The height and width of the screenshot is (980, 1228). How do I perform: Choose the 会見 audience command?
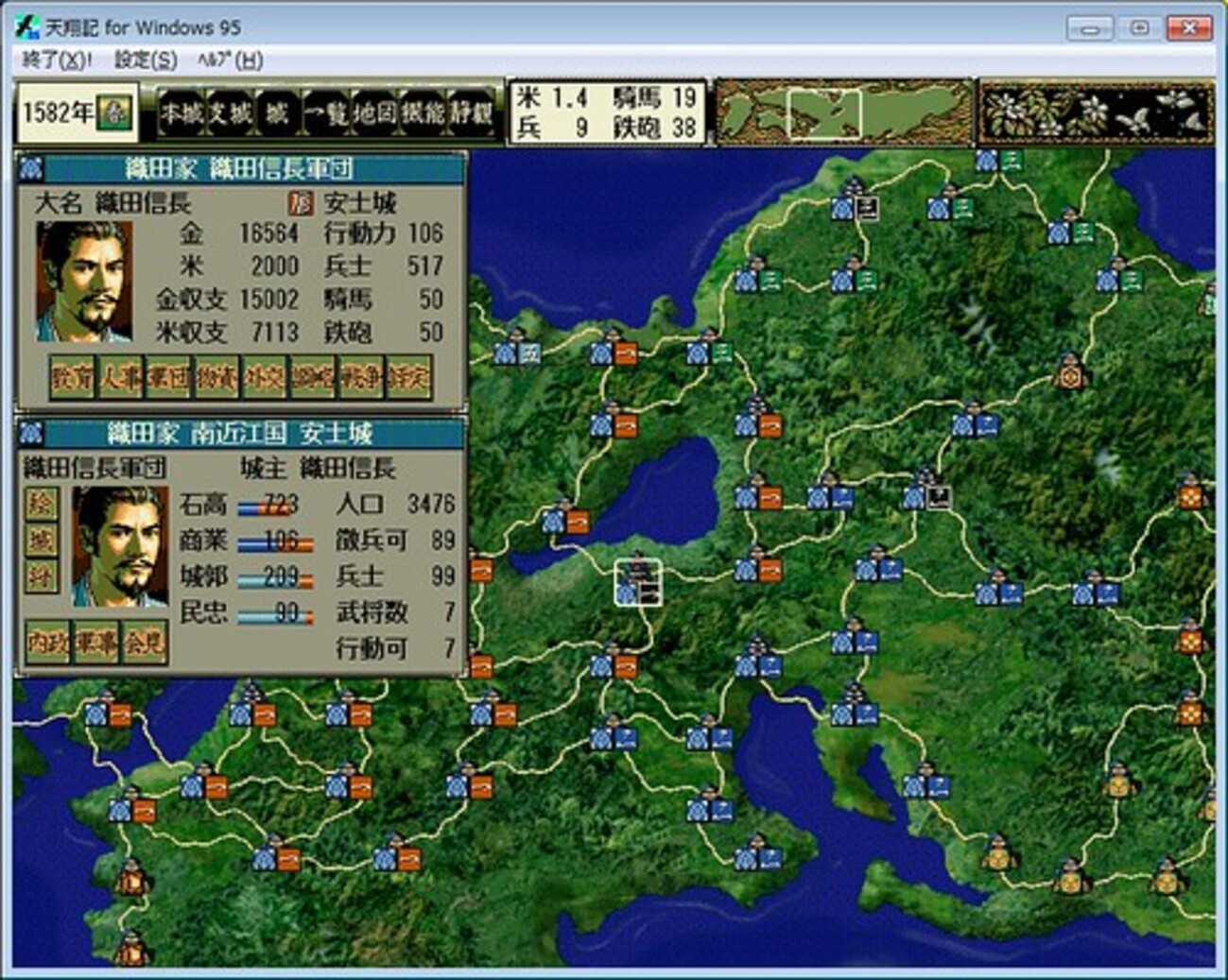tap(145, 643)
